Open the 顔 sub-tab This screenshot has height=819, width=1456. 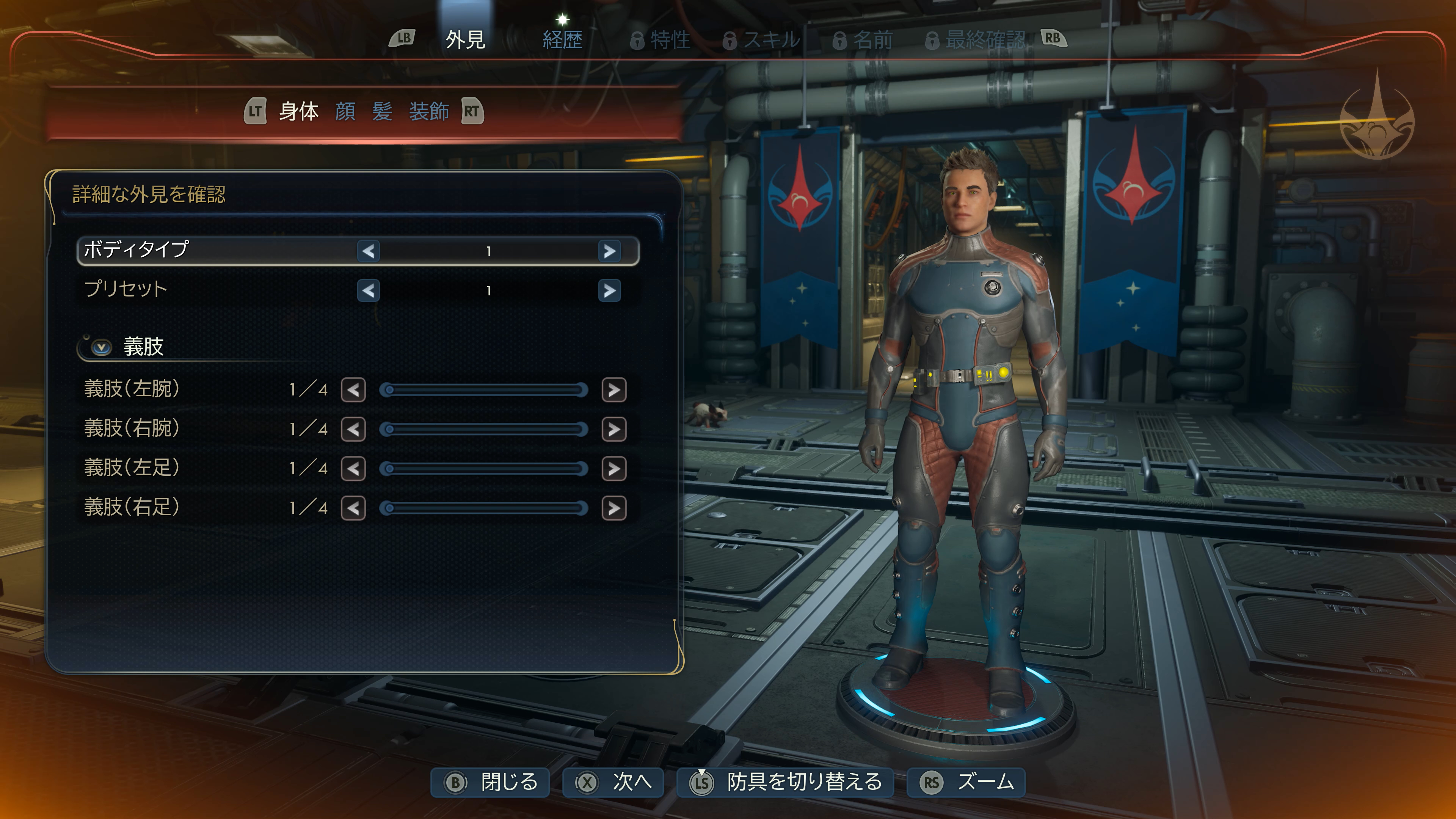coord(345,111)
